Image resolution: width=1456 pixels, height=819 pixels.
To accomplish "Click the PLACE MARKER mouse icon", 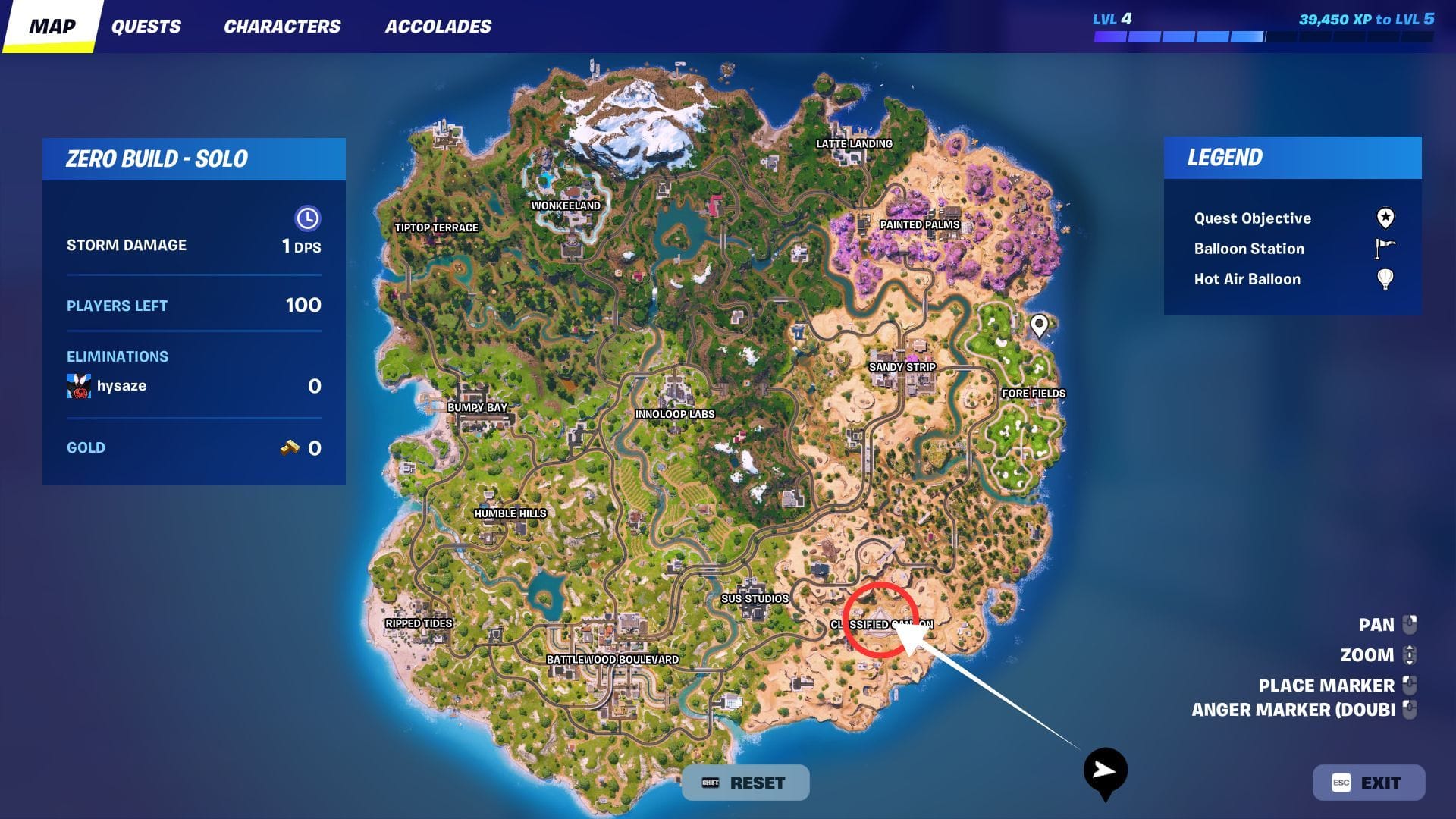I will [x=1410, y=684].
